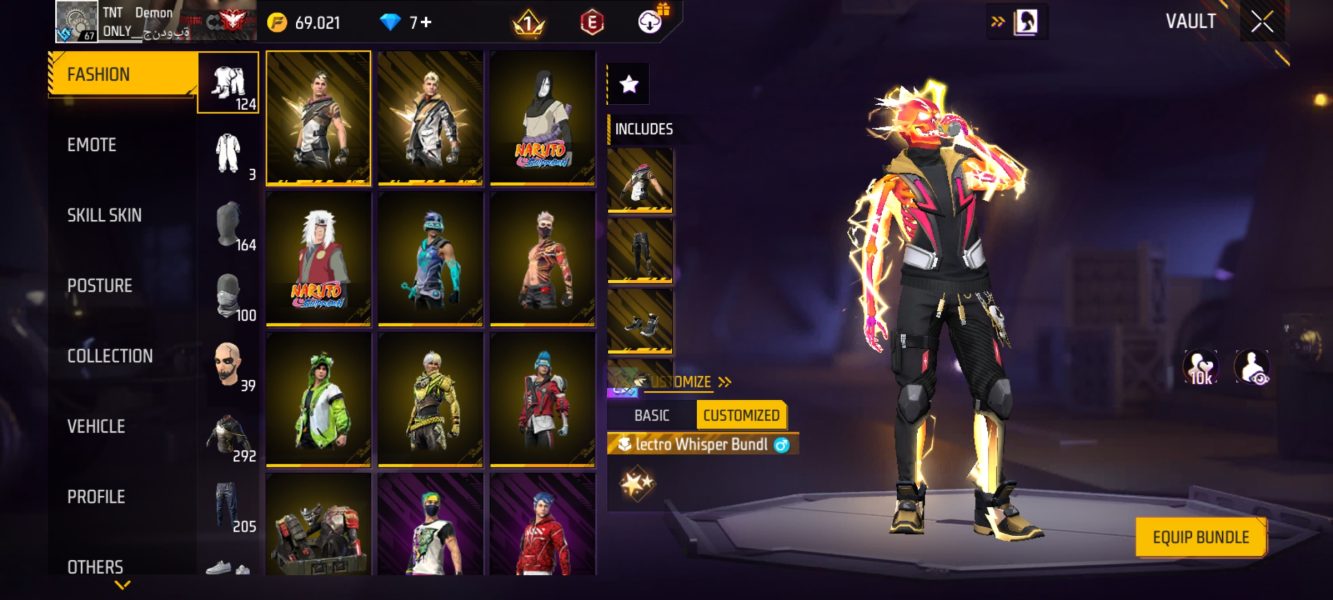
Task: Open the Profile category
Action: pyautogui.click(x=96, y=497)
